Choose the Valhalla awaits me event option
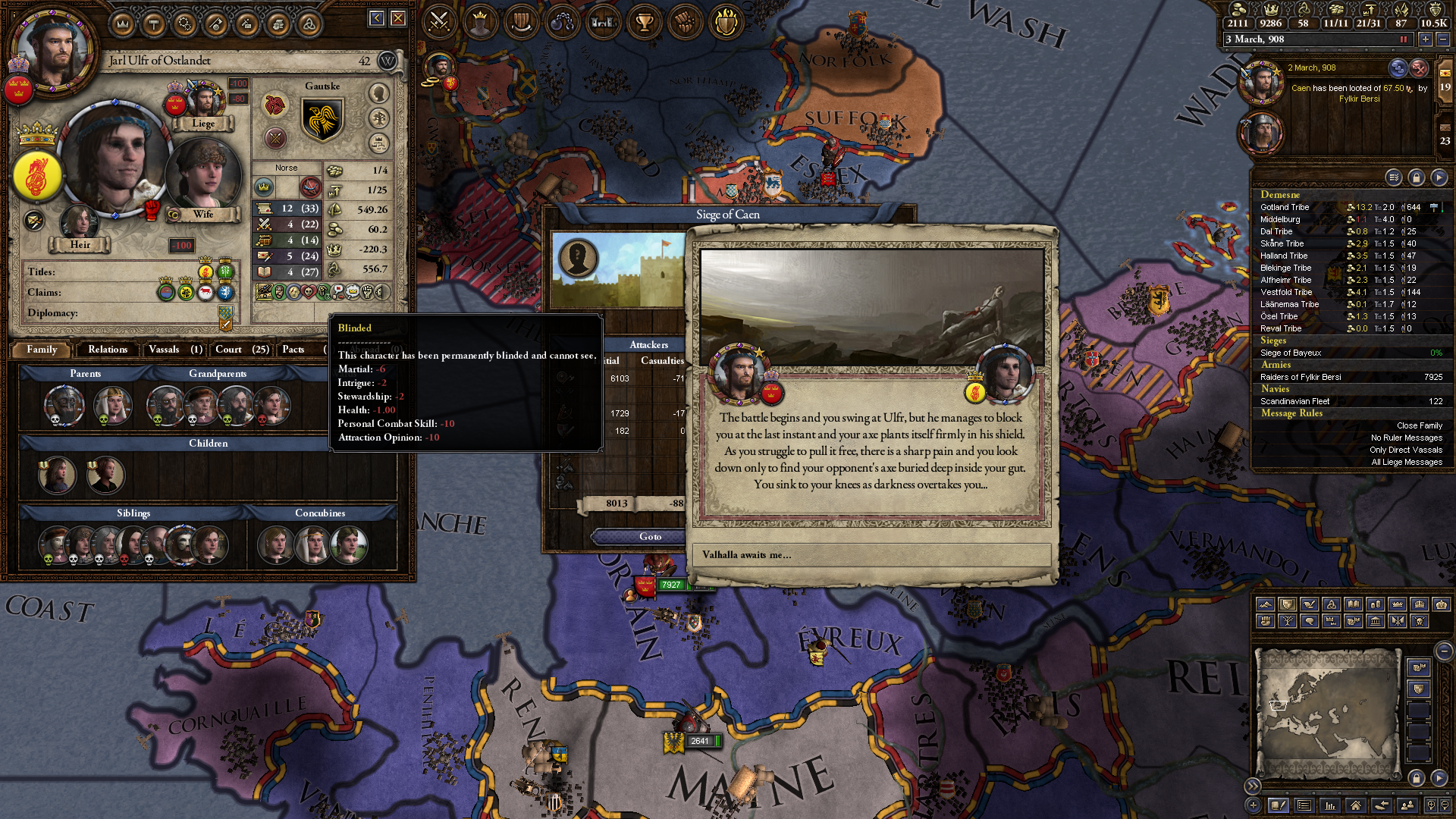The image size is (1456, 819). (x=871, y=555)
